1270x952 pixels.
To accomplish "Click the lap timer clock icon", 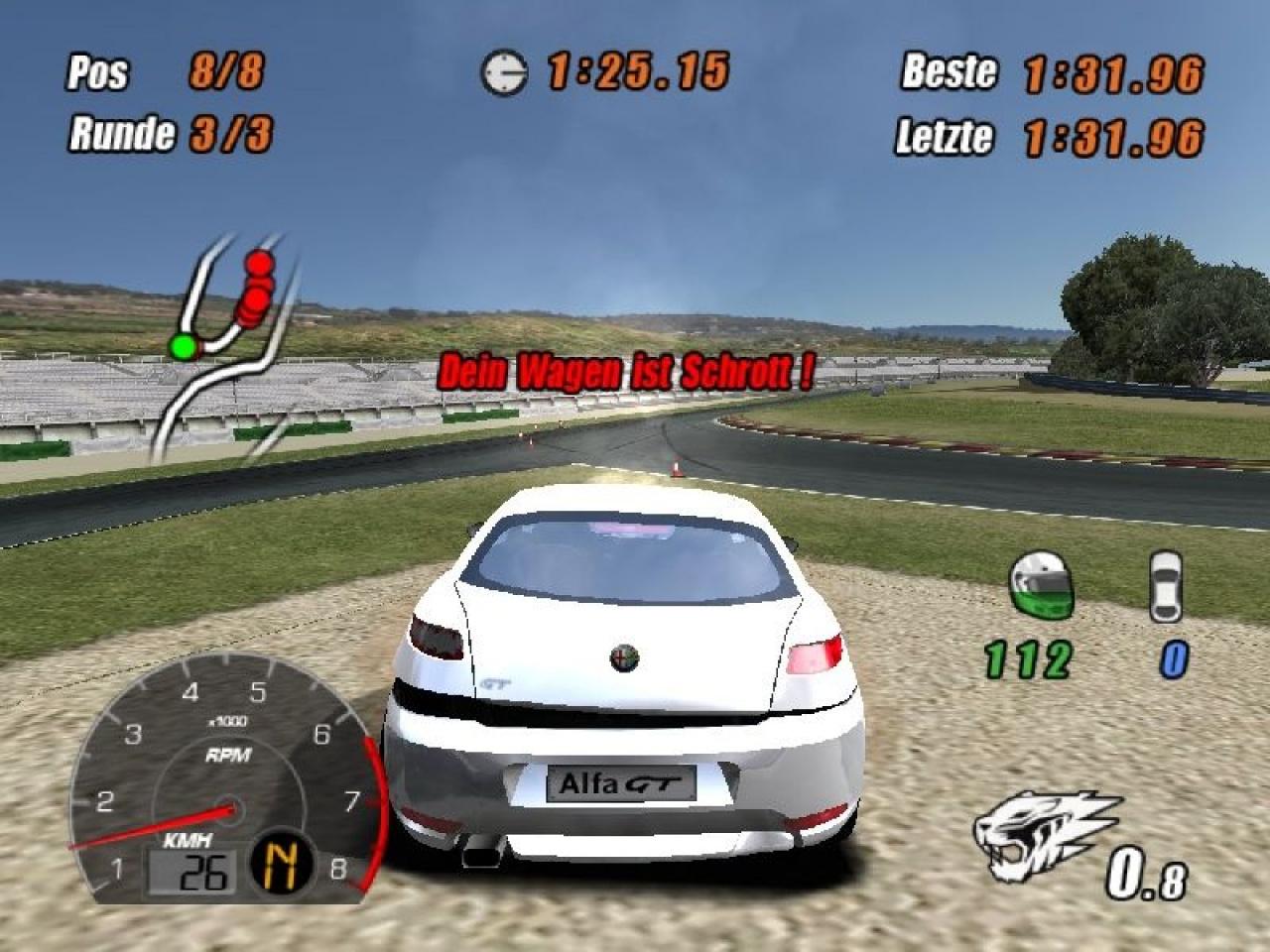I will pyautogui.click(x=504, y=72).
